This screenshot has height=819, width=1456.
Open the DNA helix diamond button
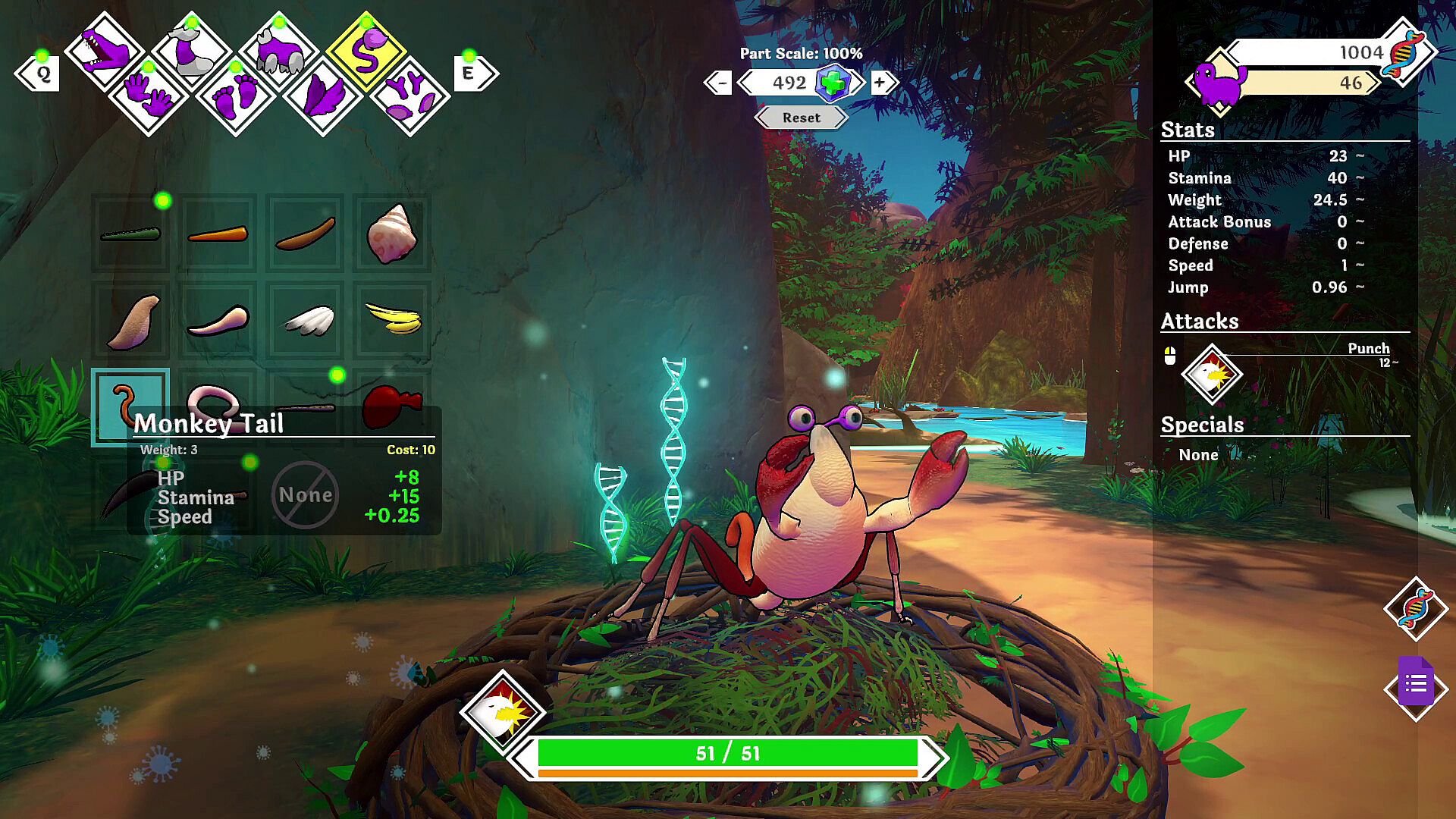(1415, 608)
